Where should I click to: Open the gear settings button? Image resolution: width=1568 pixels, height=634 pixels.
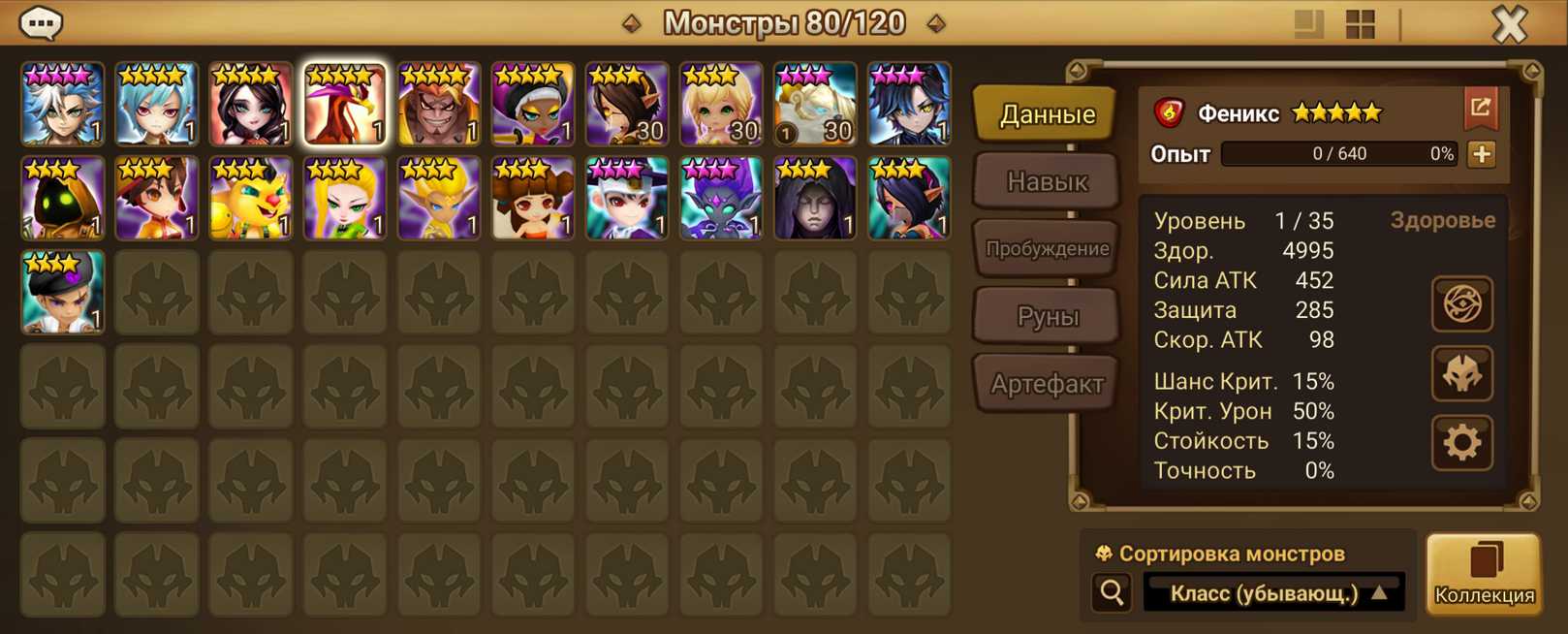click(x=1462, y=443)
